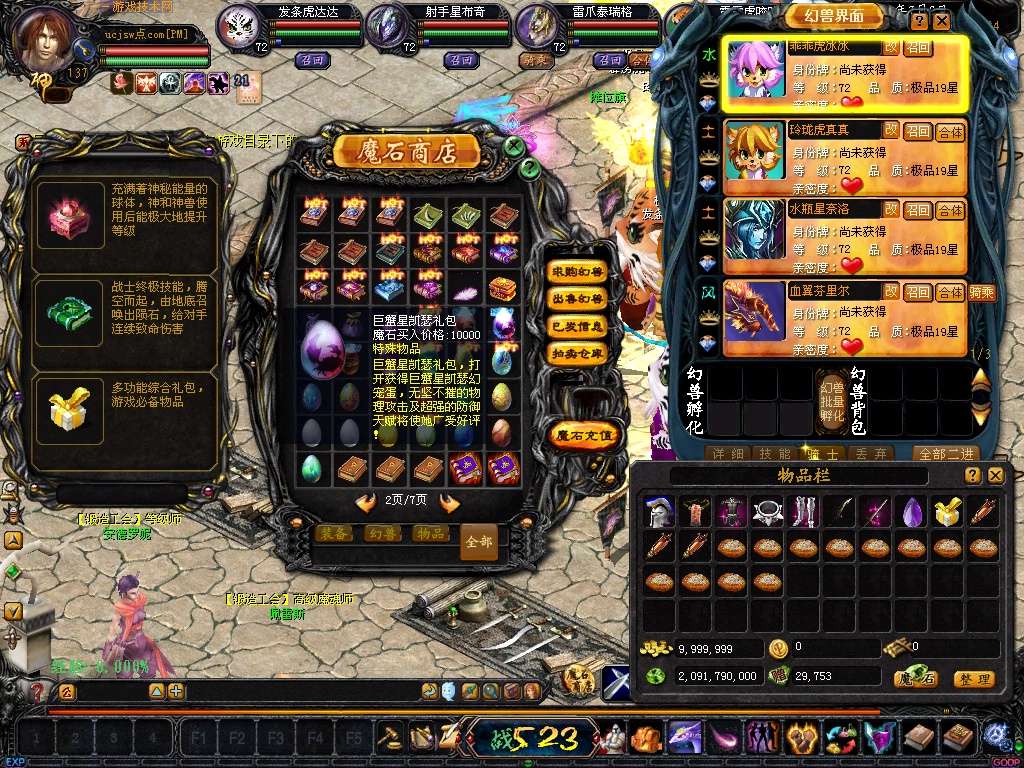The image size is (1024, 768).
Task: Open 出售幻兽 in the shop
Action: click(577, 299)
